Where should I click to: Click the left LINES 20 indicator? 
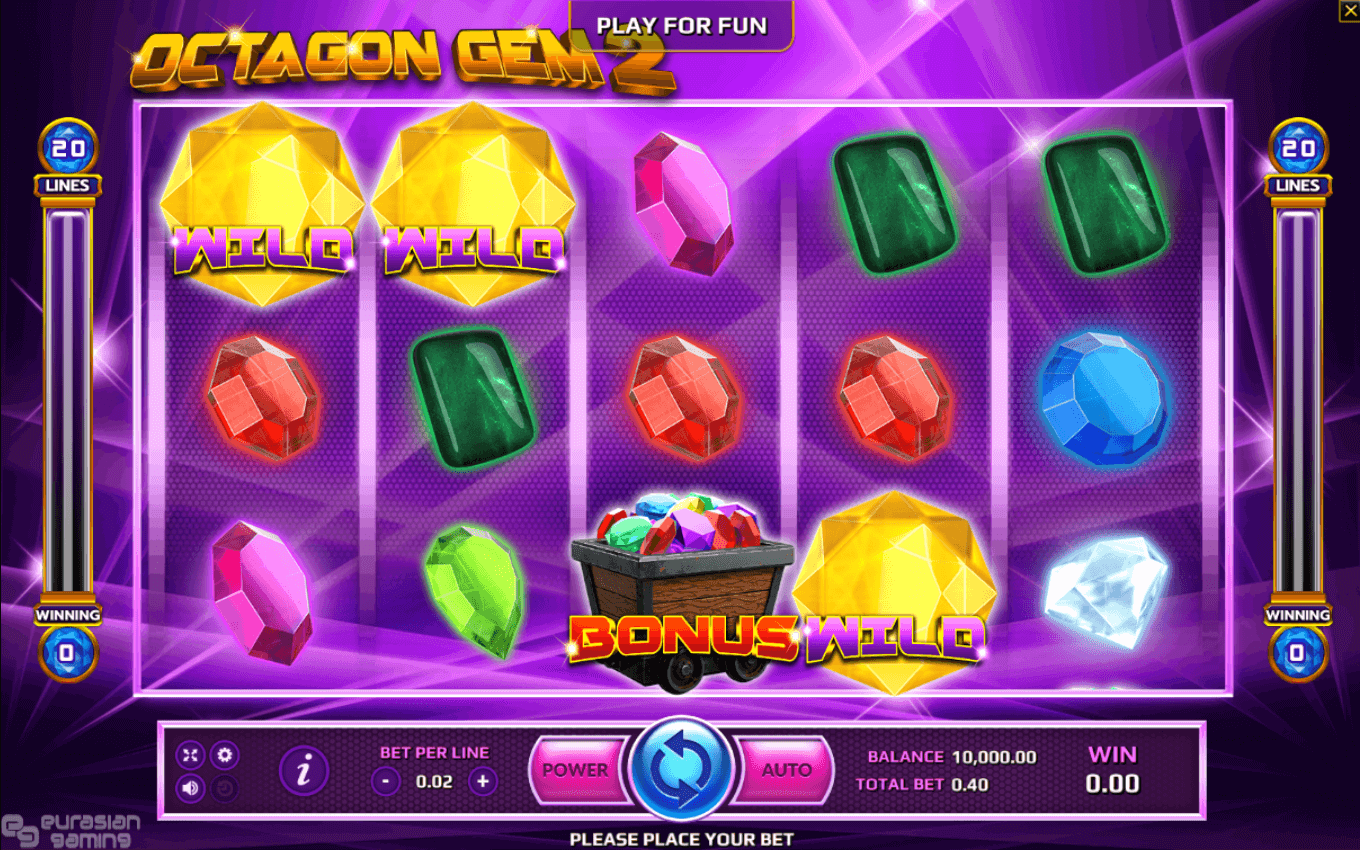pyautogui.click(x=67, y=155)
